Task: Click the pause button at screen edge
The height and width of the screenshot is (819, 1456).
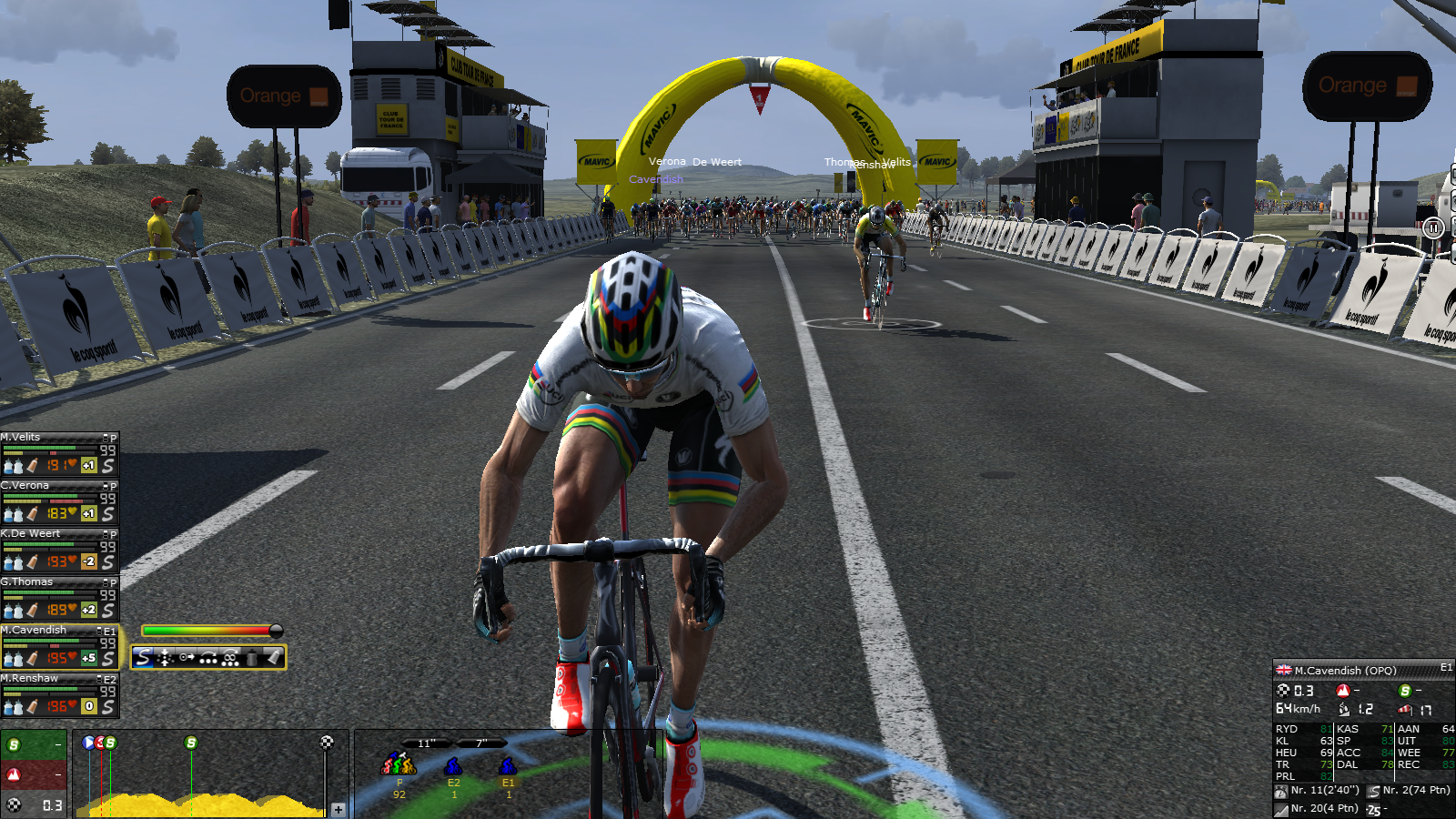Action: click(x=1433, y=227)
